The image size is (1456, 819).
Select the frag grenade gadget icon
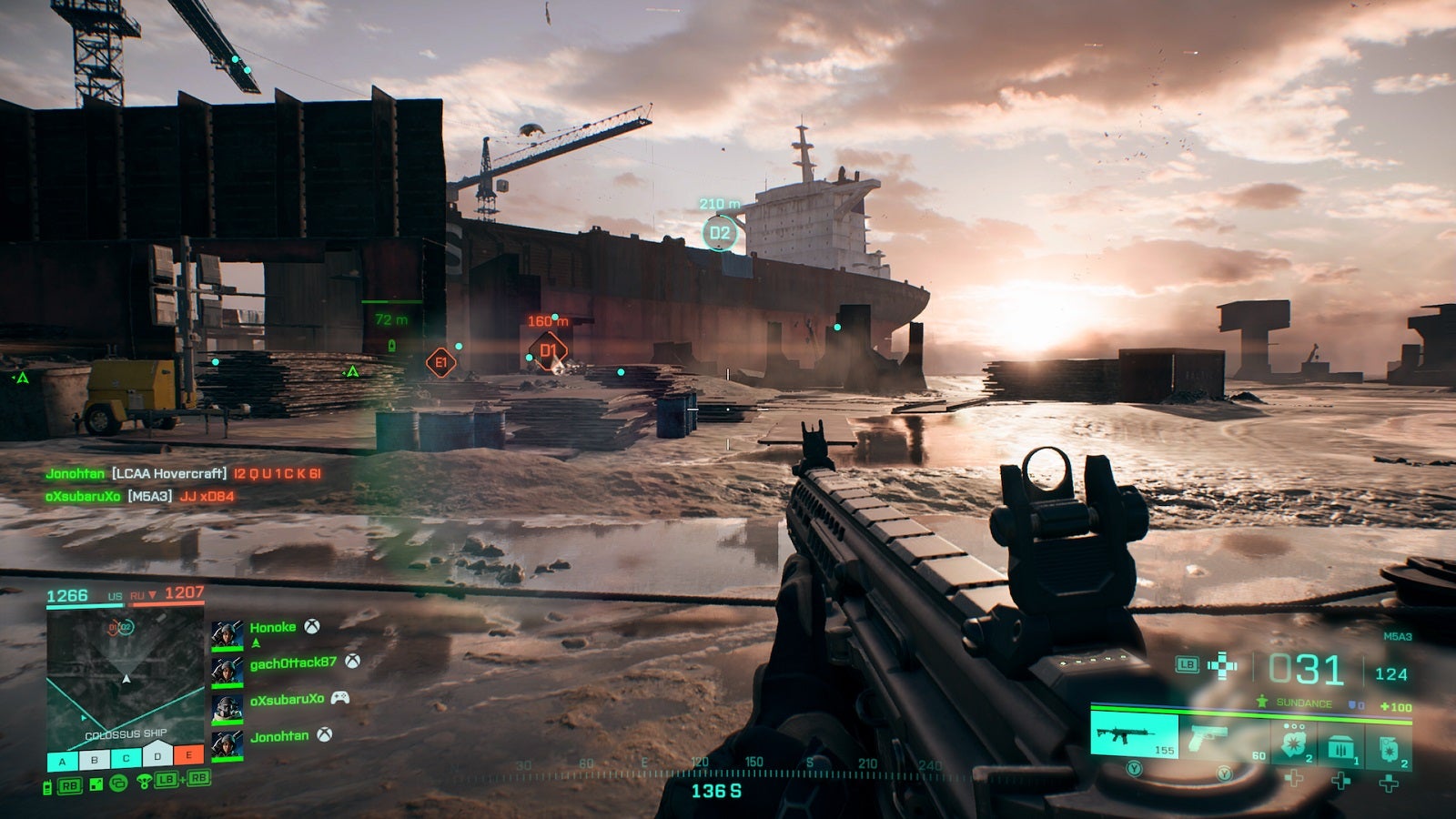[1390, 745]
